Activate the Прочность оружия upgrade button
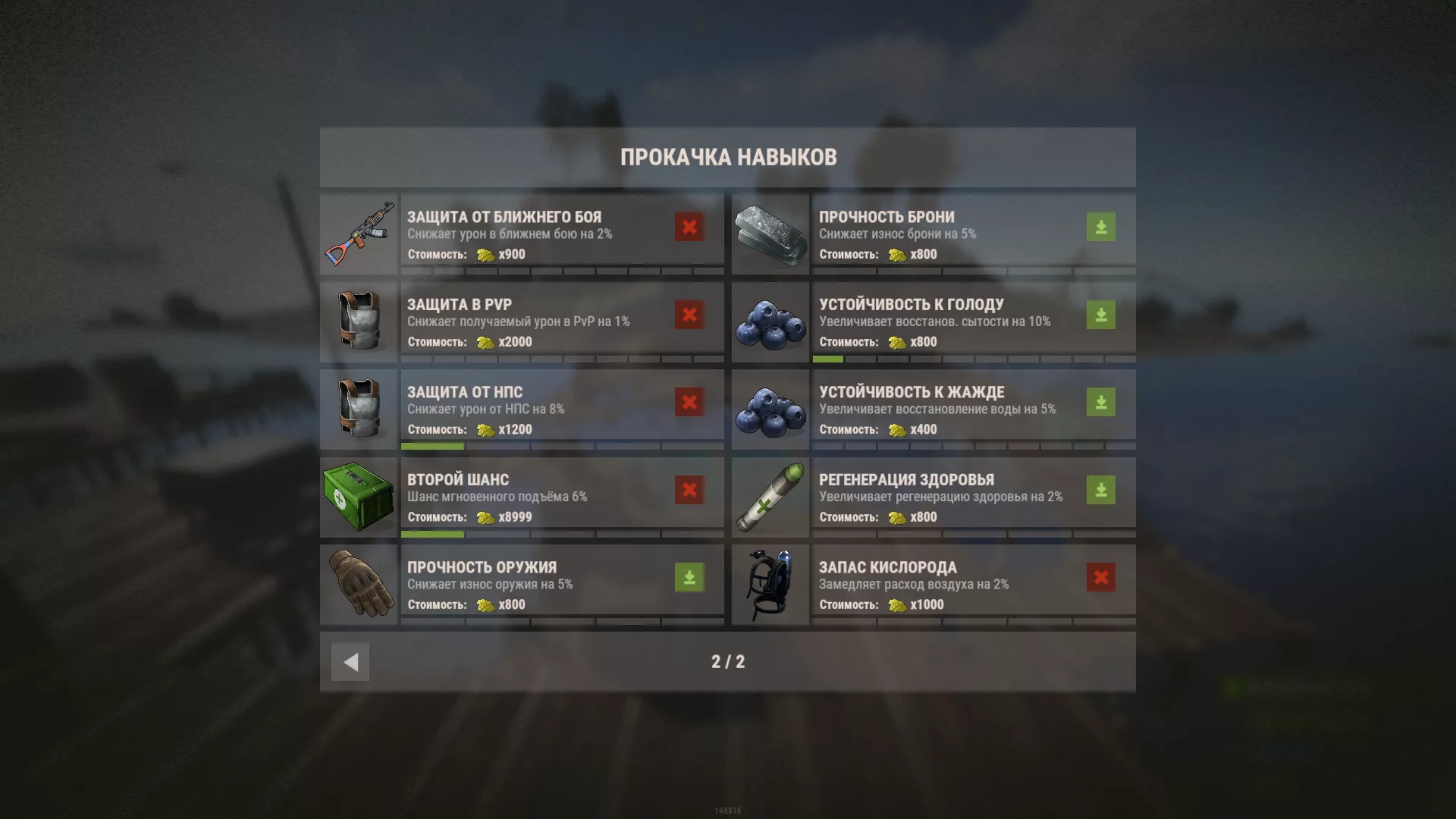The width and height of the screenshot is (1456, 819). (x=687, y=576)
